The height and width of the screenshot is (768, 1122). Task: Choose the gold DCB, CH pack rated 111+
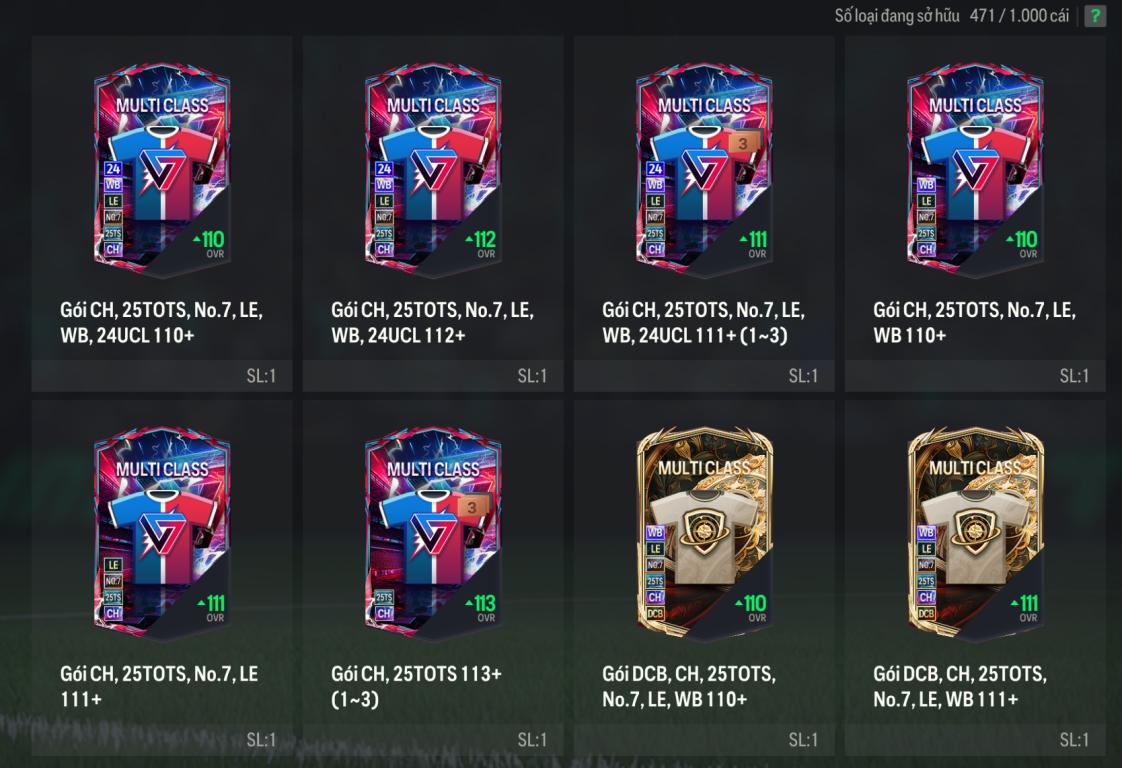click(975, 533)
